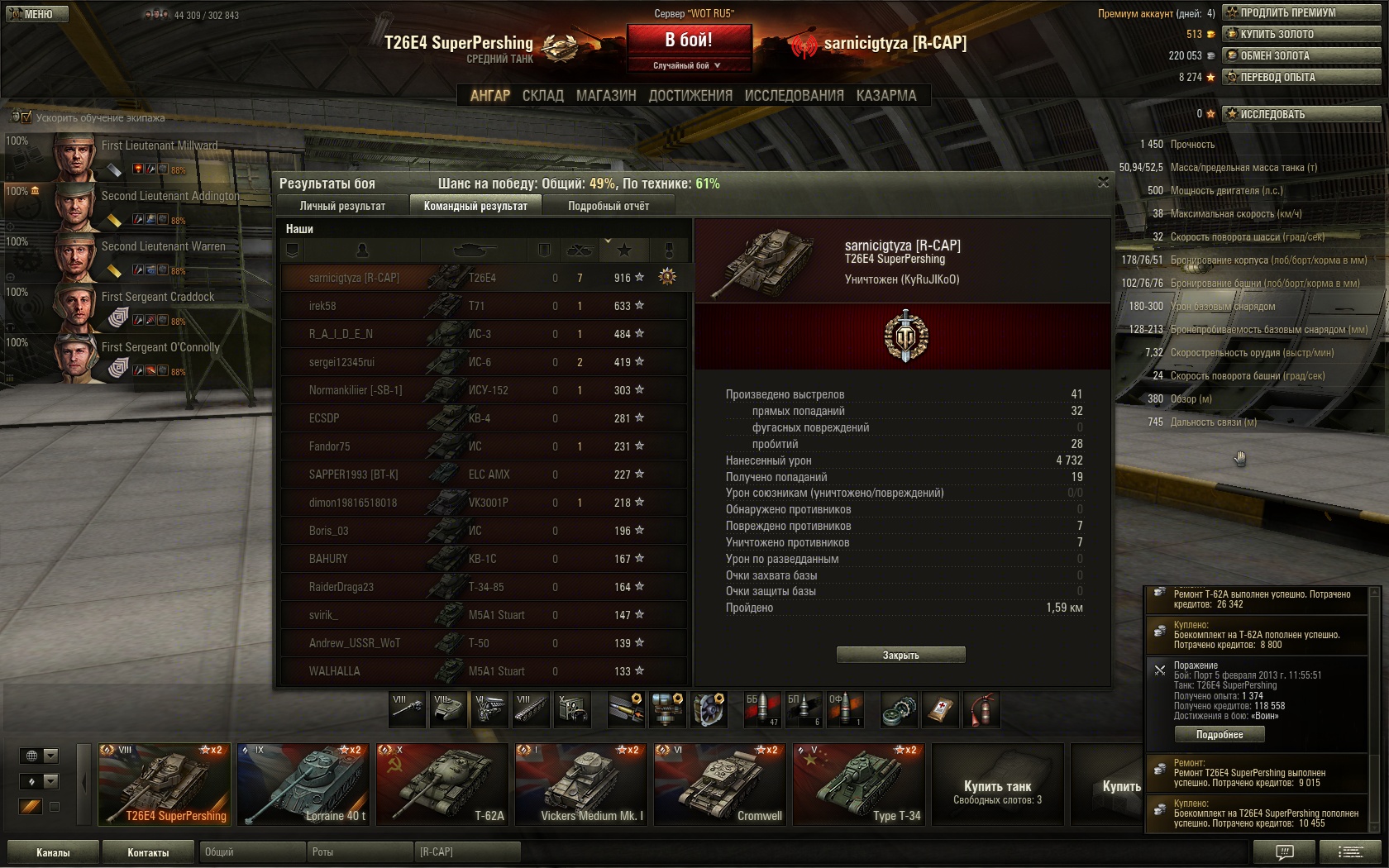Open the МЕНЮ button
Screen dimensions: 1389x868
click(x=35, y=14)
